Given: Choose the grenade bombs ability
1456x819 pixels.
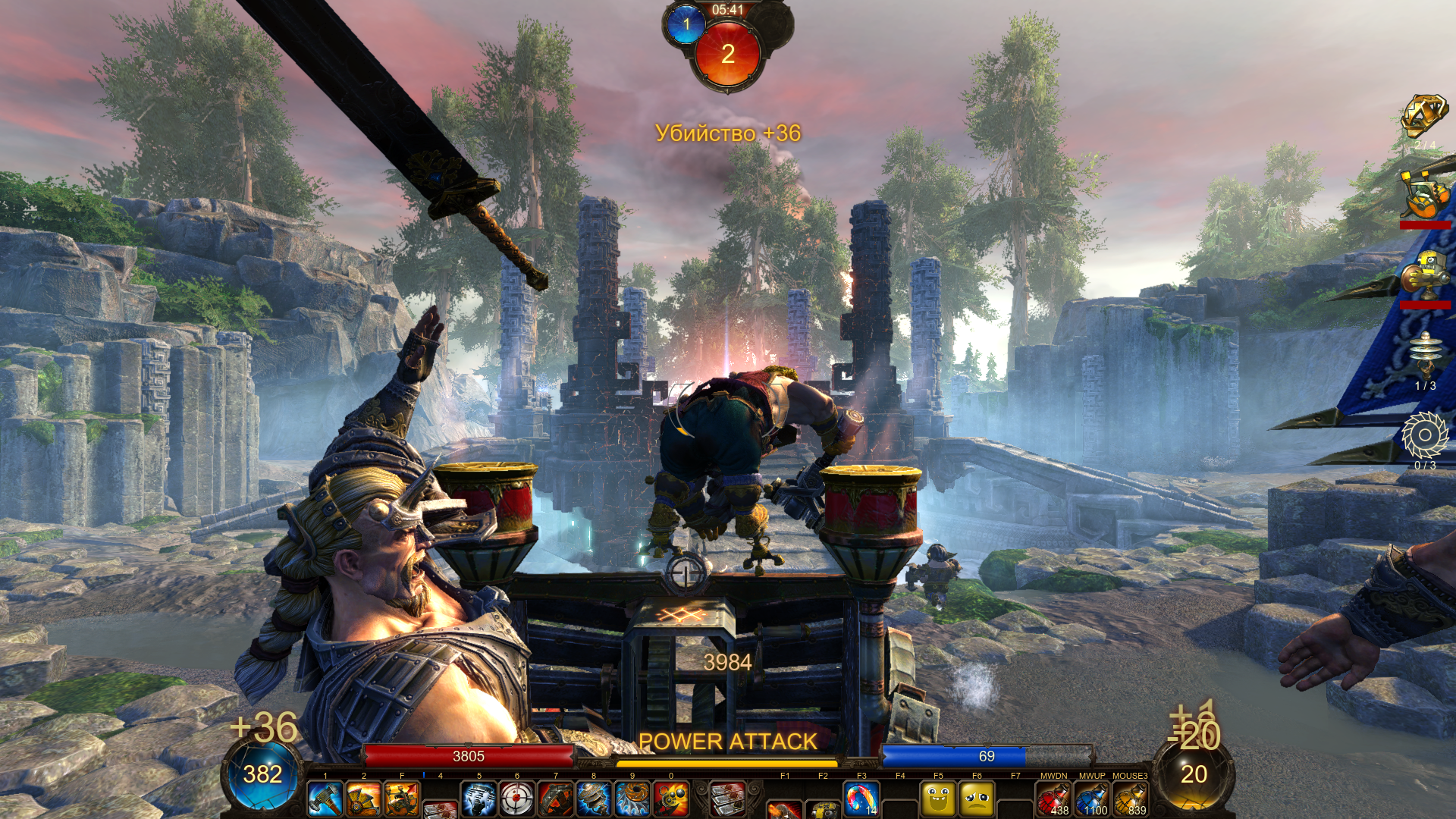Looking at the screenshot, I should click(671, 799).
